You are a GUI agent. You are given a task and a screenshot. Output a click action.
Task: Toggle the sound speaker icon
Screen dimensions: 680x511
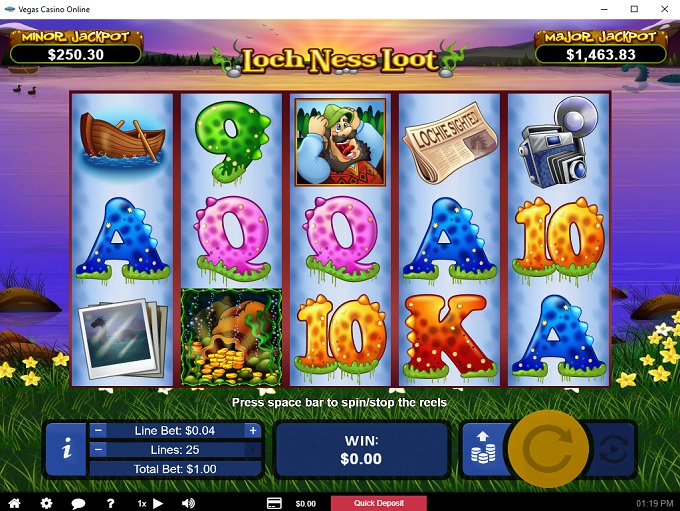coord(187,503)
